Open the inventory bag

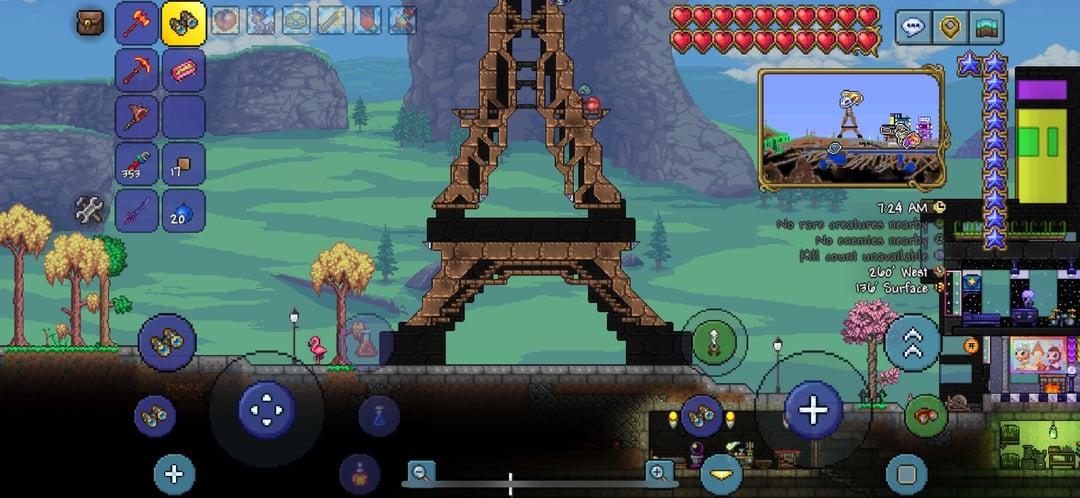91,23
